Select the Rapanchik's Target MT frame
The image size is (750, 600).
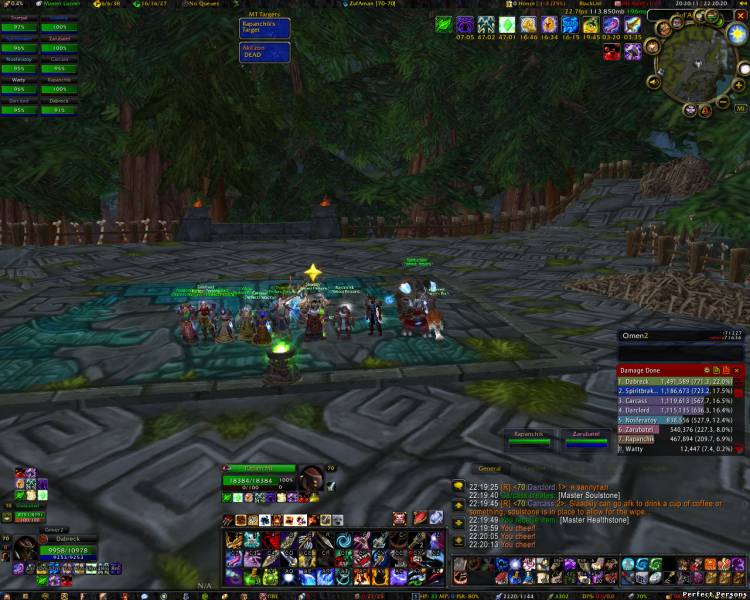point(265,27)
